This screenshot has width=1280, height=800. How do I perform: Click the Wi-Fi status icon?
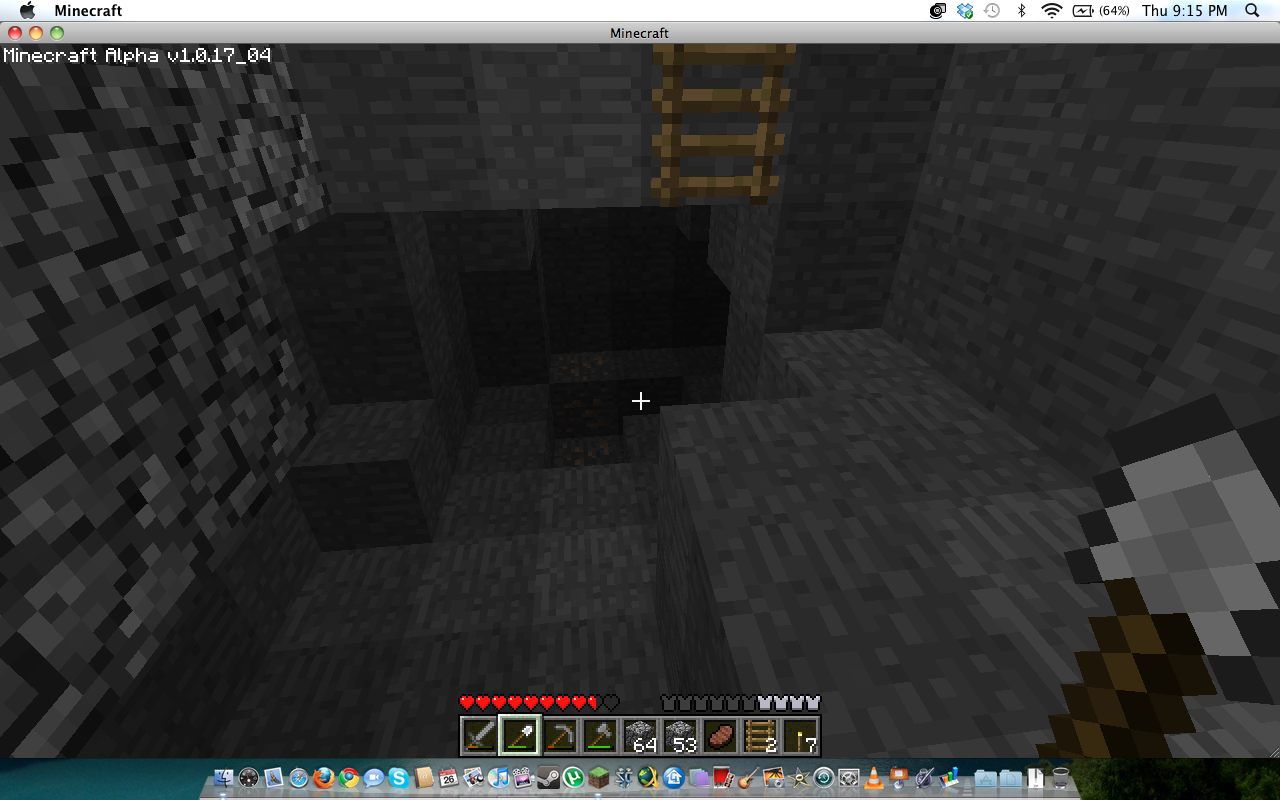point(1051,11)
